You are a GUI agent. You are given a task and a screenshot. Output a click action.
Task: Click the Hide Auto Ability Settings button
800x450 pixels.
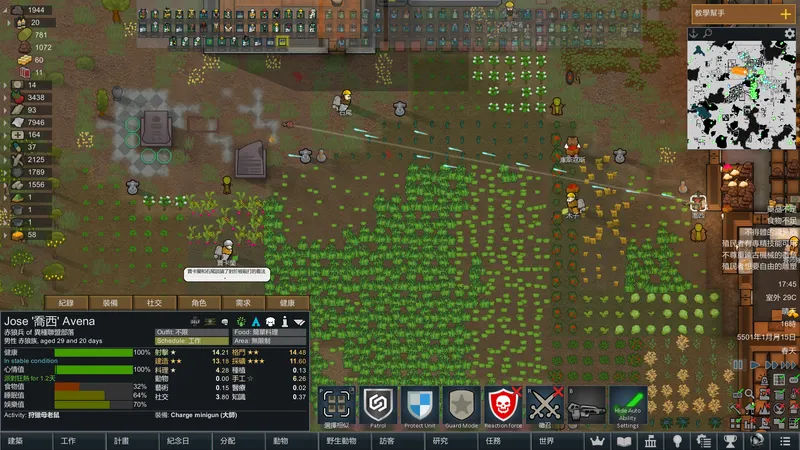(x=628, y=407)
